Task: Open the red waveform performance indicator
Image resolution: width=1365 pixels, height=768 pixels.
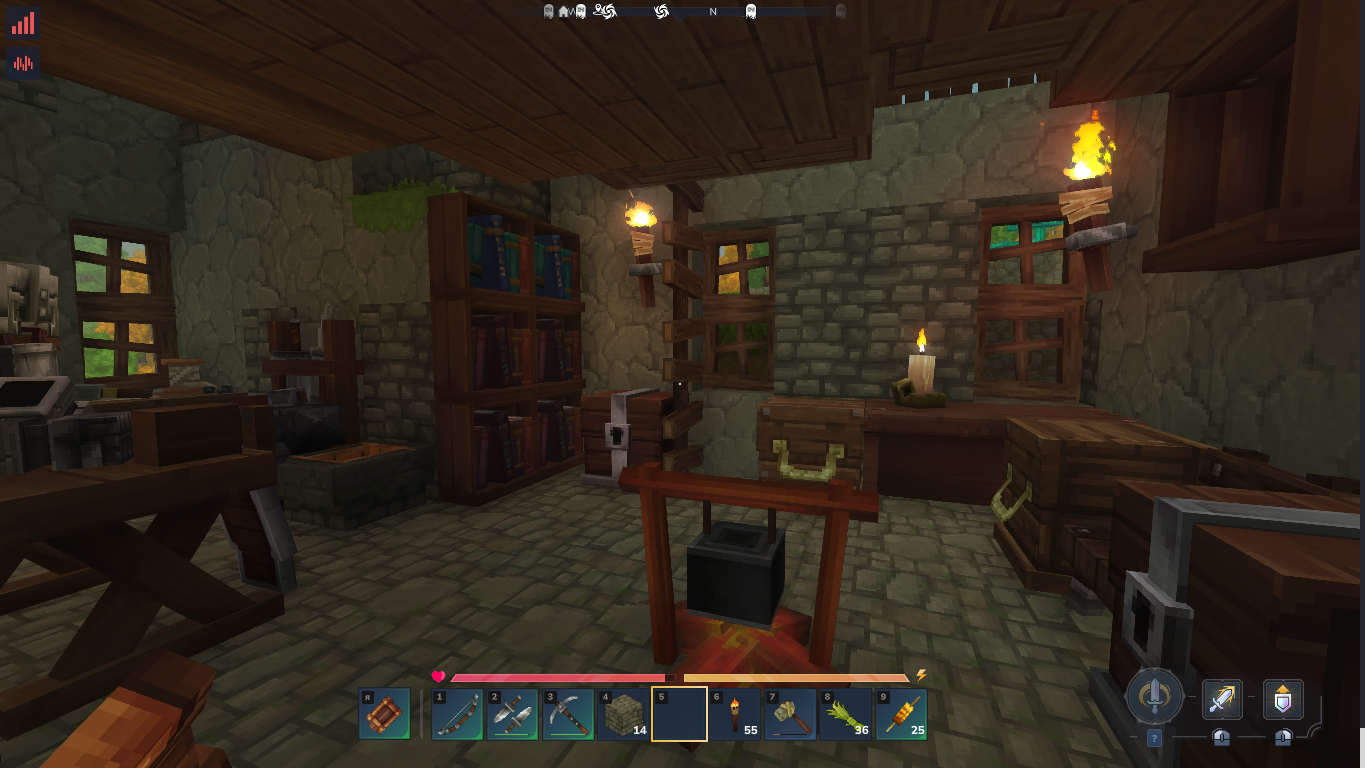Action: [x=22, y=62]
